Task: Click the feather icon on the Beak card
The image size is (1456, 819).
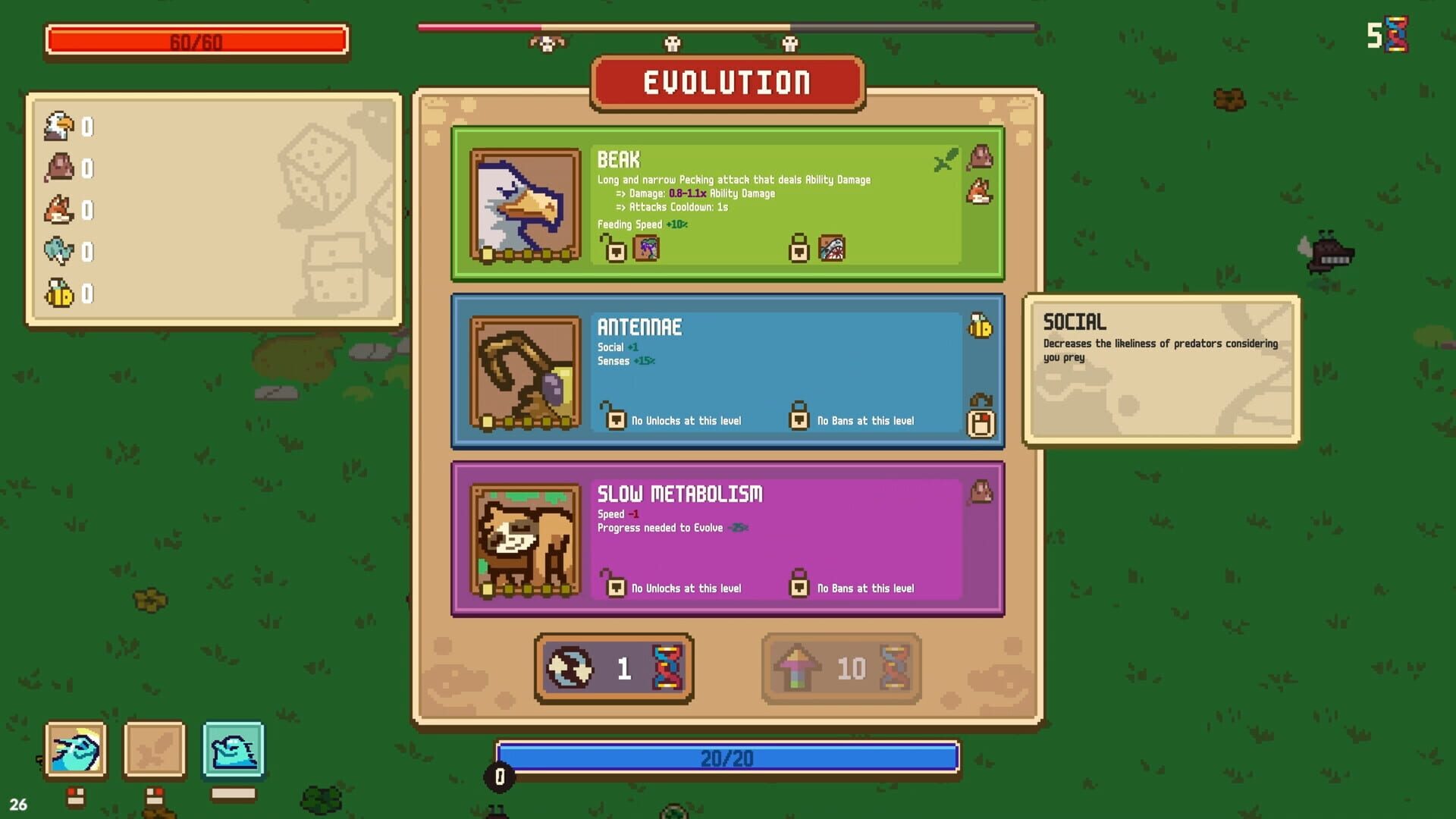Action: pos(946,160)
